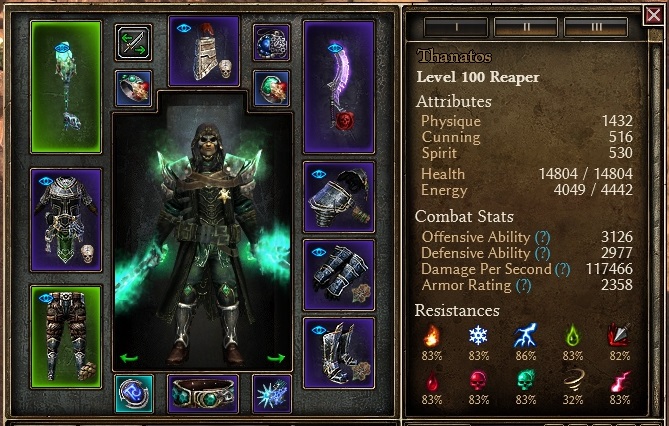The height and width of the screenshot is (426, 669).
Task: Select the shoulder armor slot
Action: (x=338, y=196)
